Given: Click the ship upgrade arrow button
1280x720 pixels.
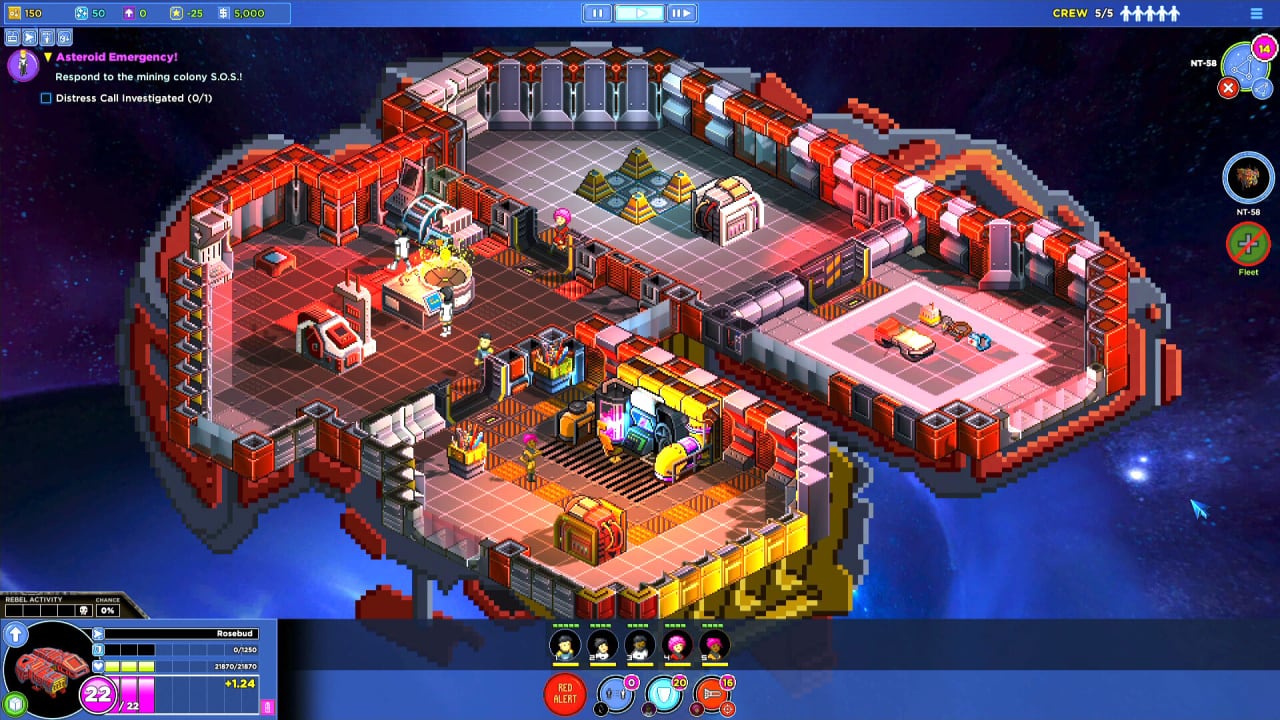Looking at the screenshot, I should click(x=16, y=634).
